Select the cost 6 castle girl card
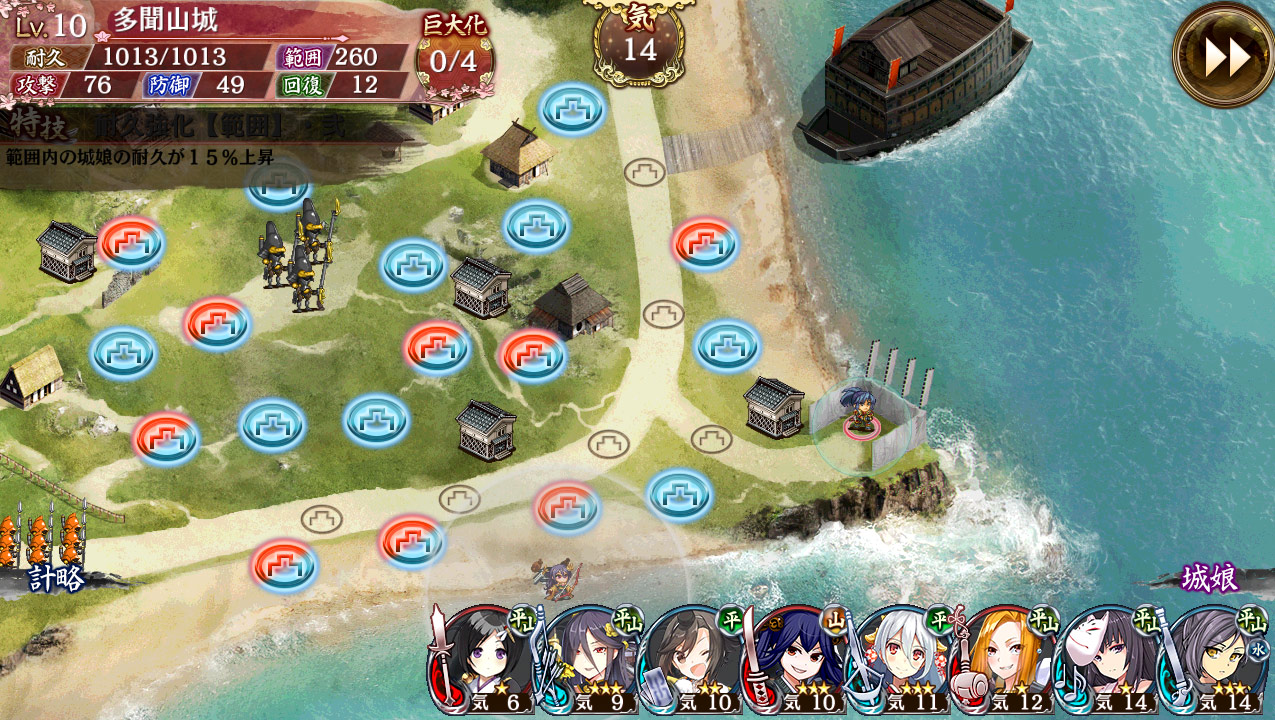This screenshot has height=720, width=1275. pyautogui.click(x=484, y=660)
